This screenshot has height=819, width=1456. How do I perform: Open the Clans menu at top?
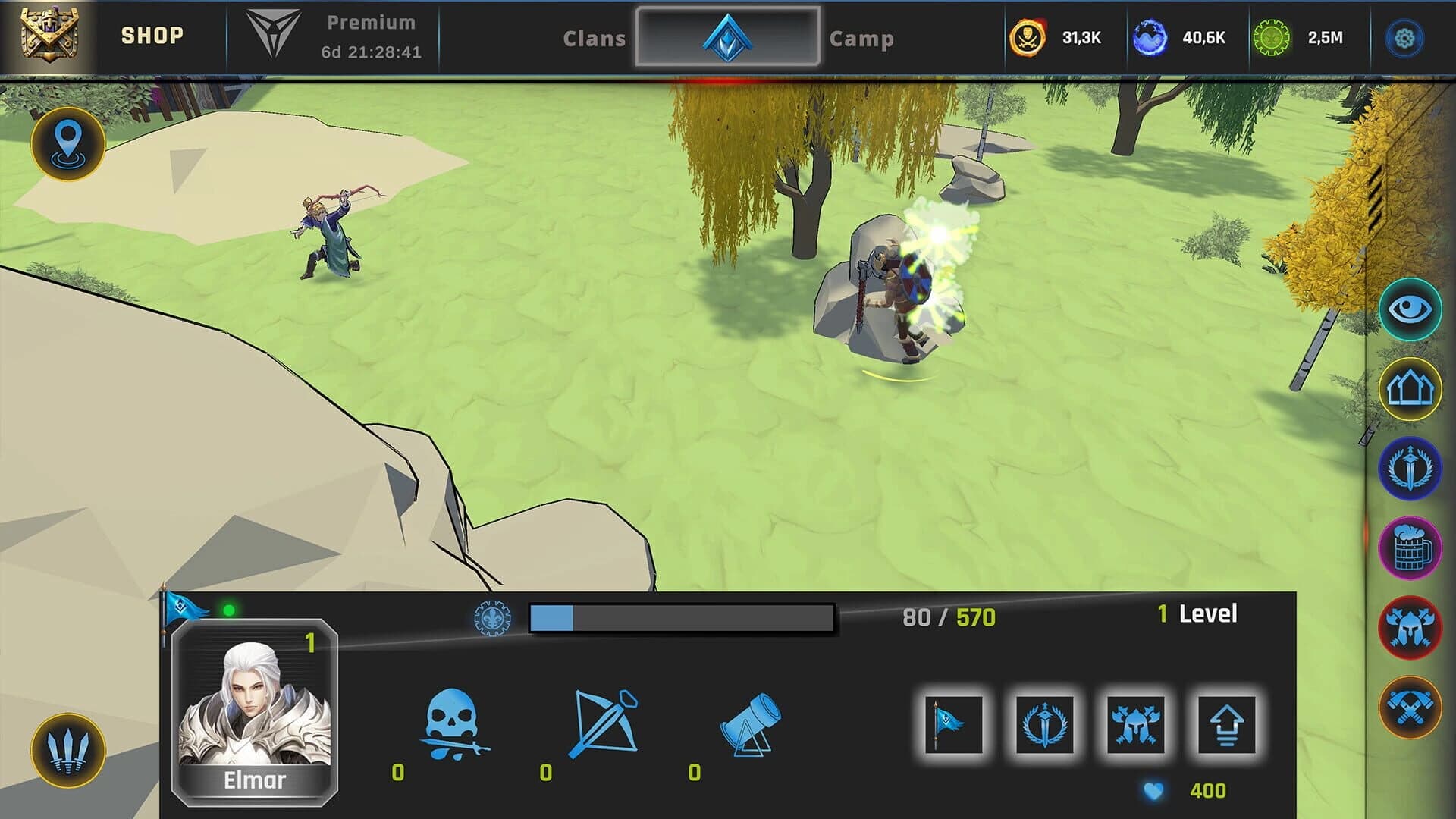click(595, 39)
